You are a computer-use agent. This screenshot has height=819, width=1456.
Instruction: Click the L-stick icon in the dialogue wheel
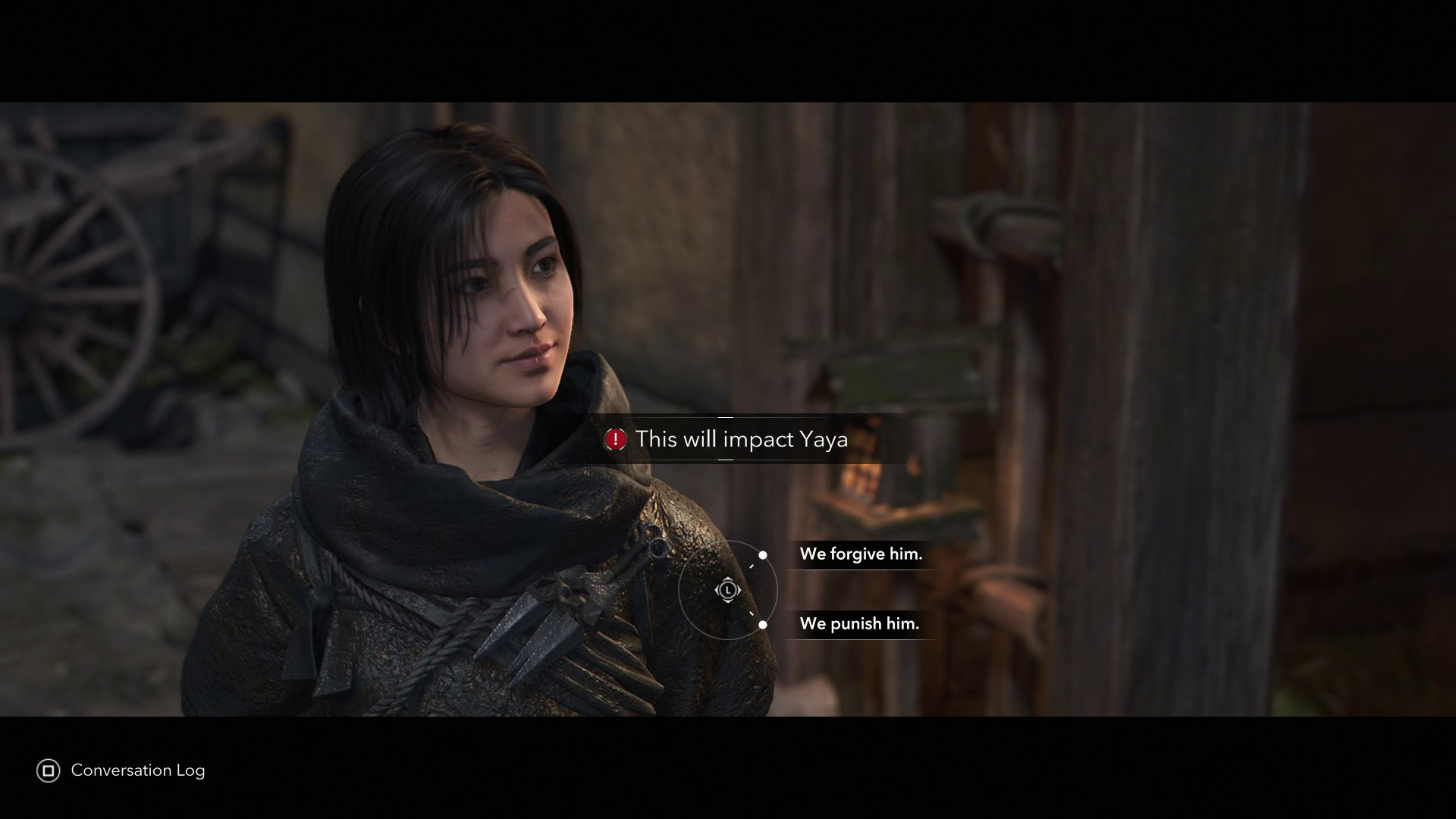pyautogui.click(x=728, y=589)
